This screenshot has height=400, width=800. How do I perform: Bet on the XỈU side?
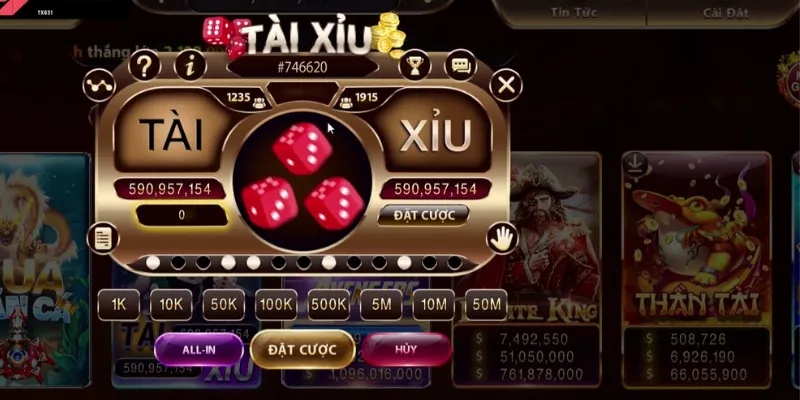(x=432, y=136)
